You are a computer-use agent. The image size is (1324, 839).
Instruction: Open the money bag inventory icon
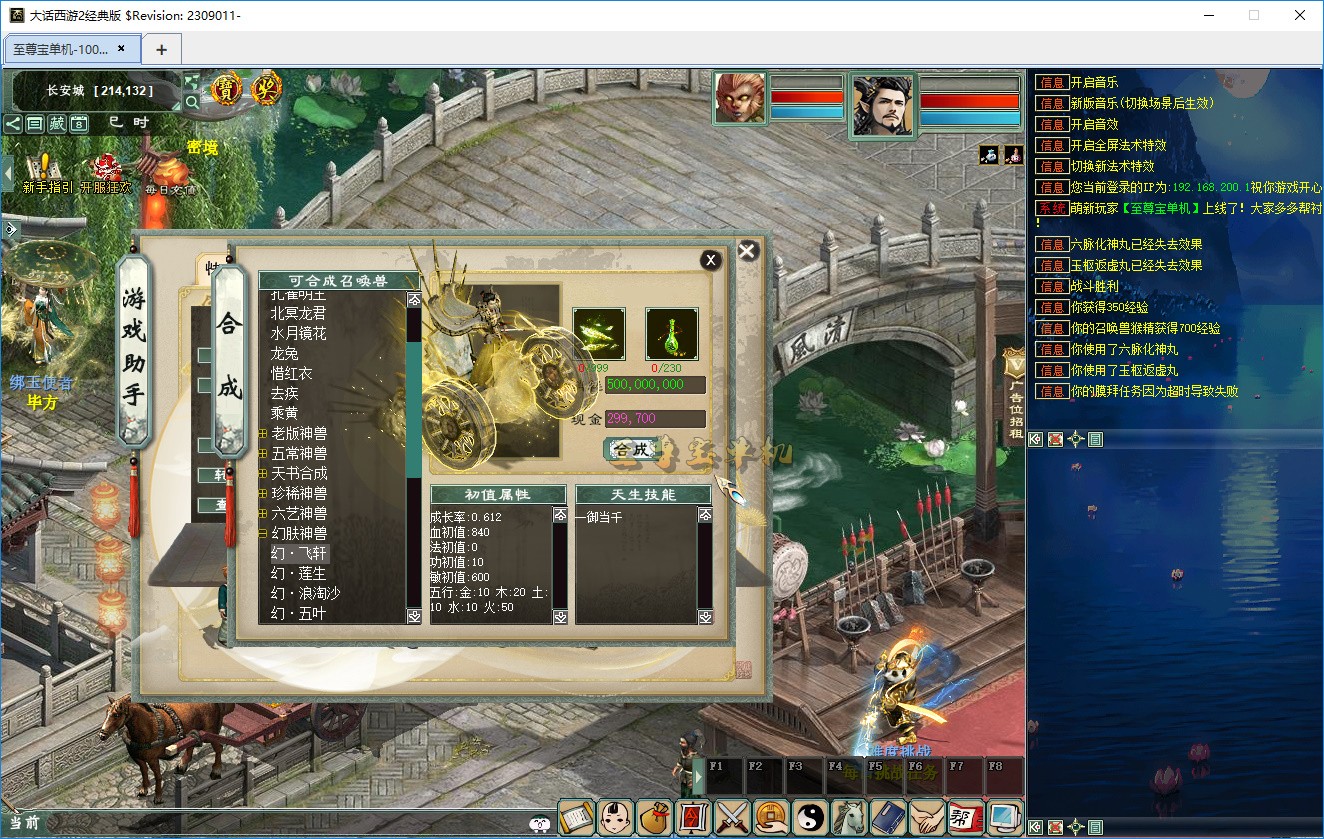coord(655,818)
